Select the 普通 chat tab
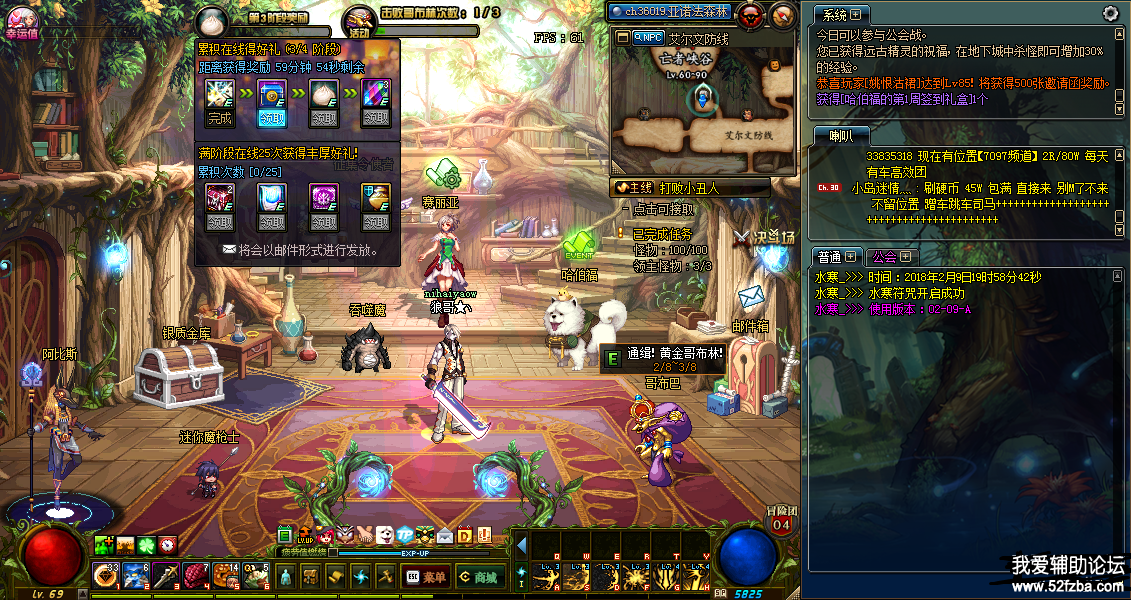1131x600 pixels. 835,257
